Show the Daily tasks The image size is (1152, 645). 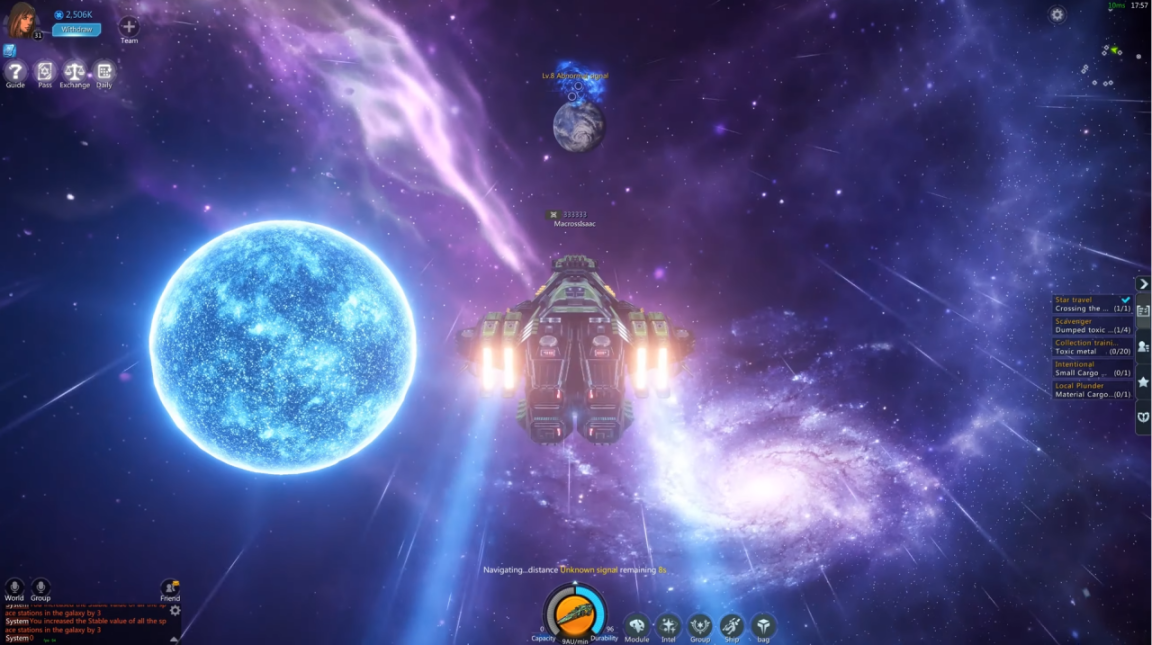point(104,72)
